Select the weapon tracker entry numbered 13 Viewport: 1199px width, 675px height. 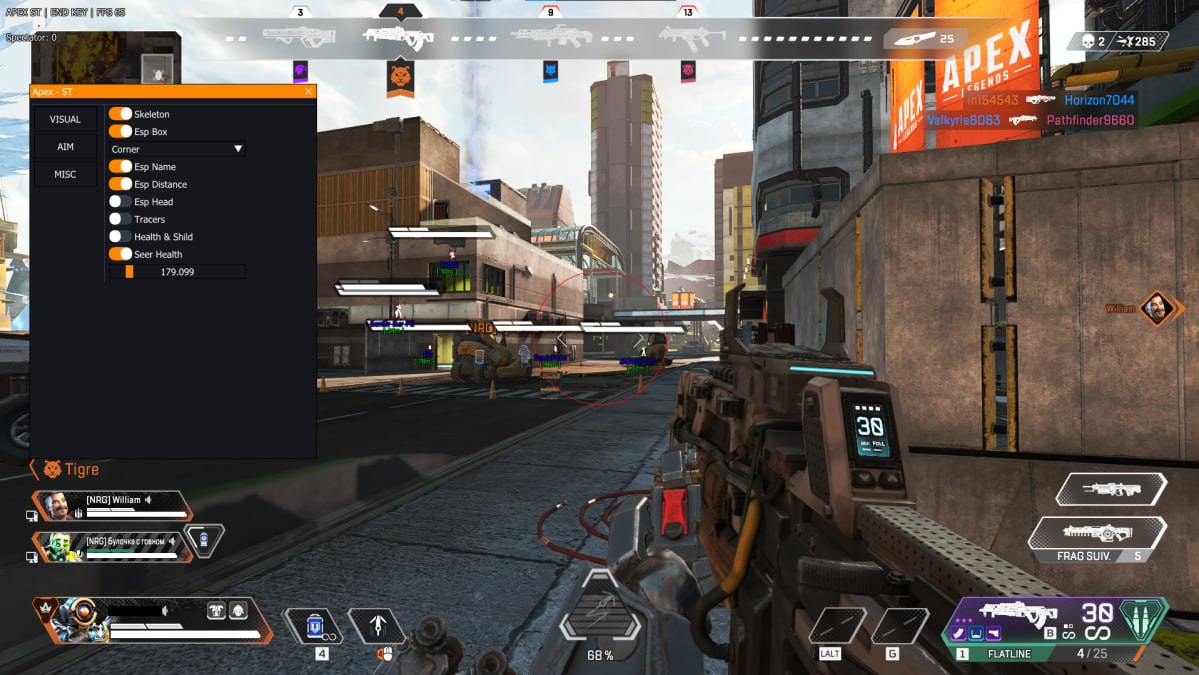click(x=689, y=37)
